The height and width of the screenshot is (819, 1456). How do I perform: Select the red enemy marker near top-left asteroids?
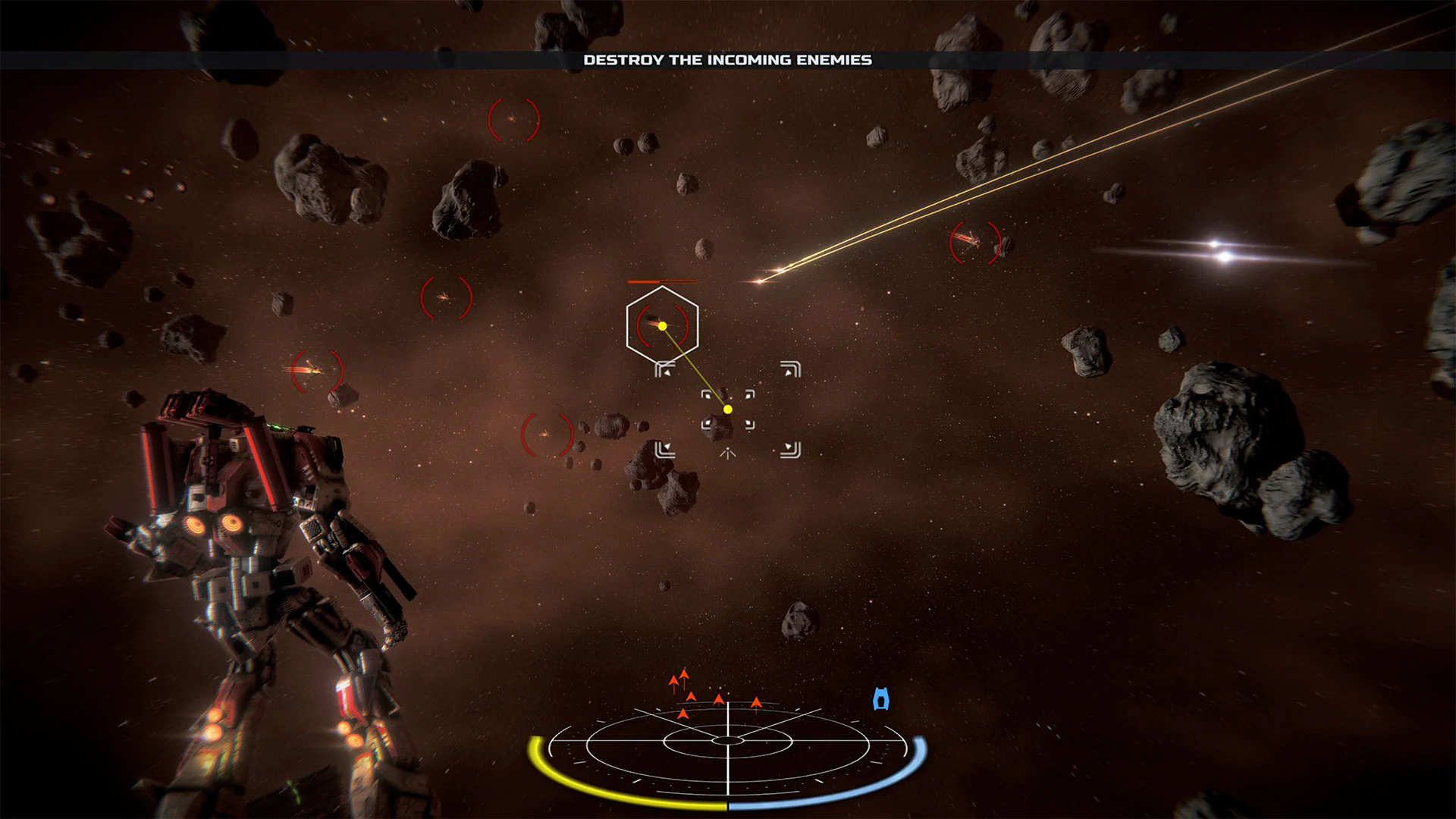click(x=513, y=120)
